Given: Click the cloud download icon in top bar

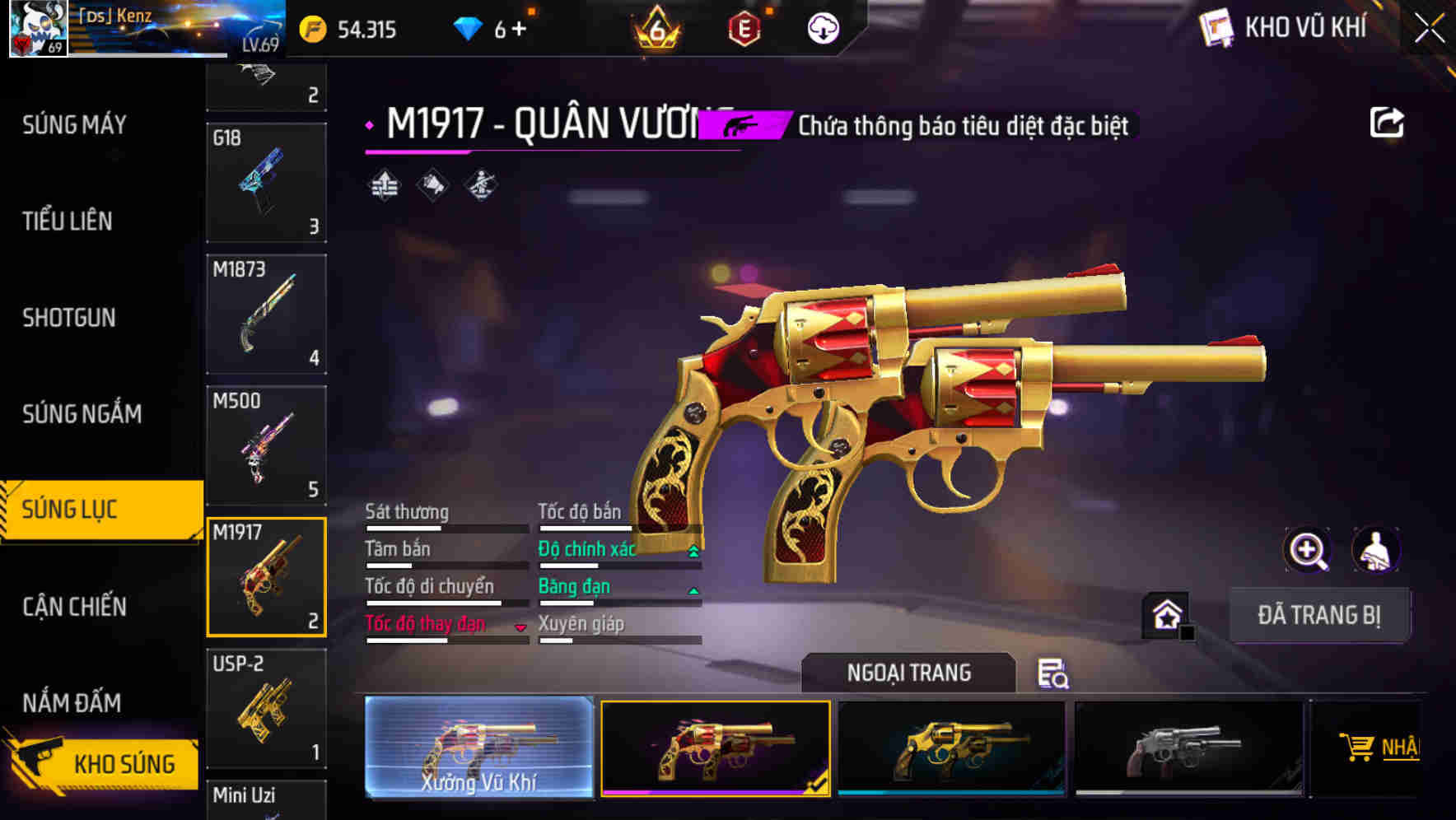Looking at the screenshot, I should (x=823, y=29).
